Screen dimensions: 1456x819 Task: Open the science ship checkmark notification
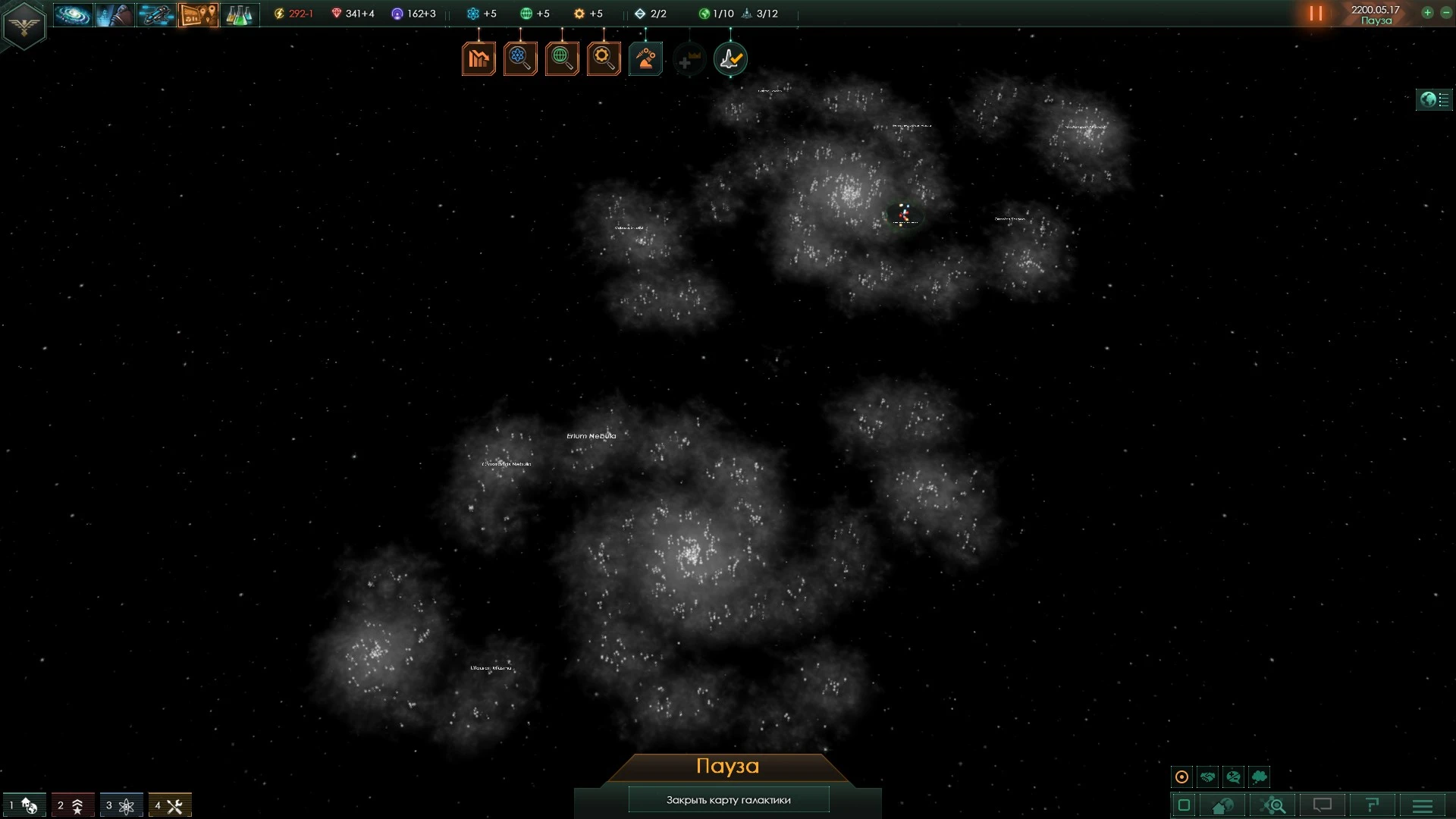click(x=730, y=58)
